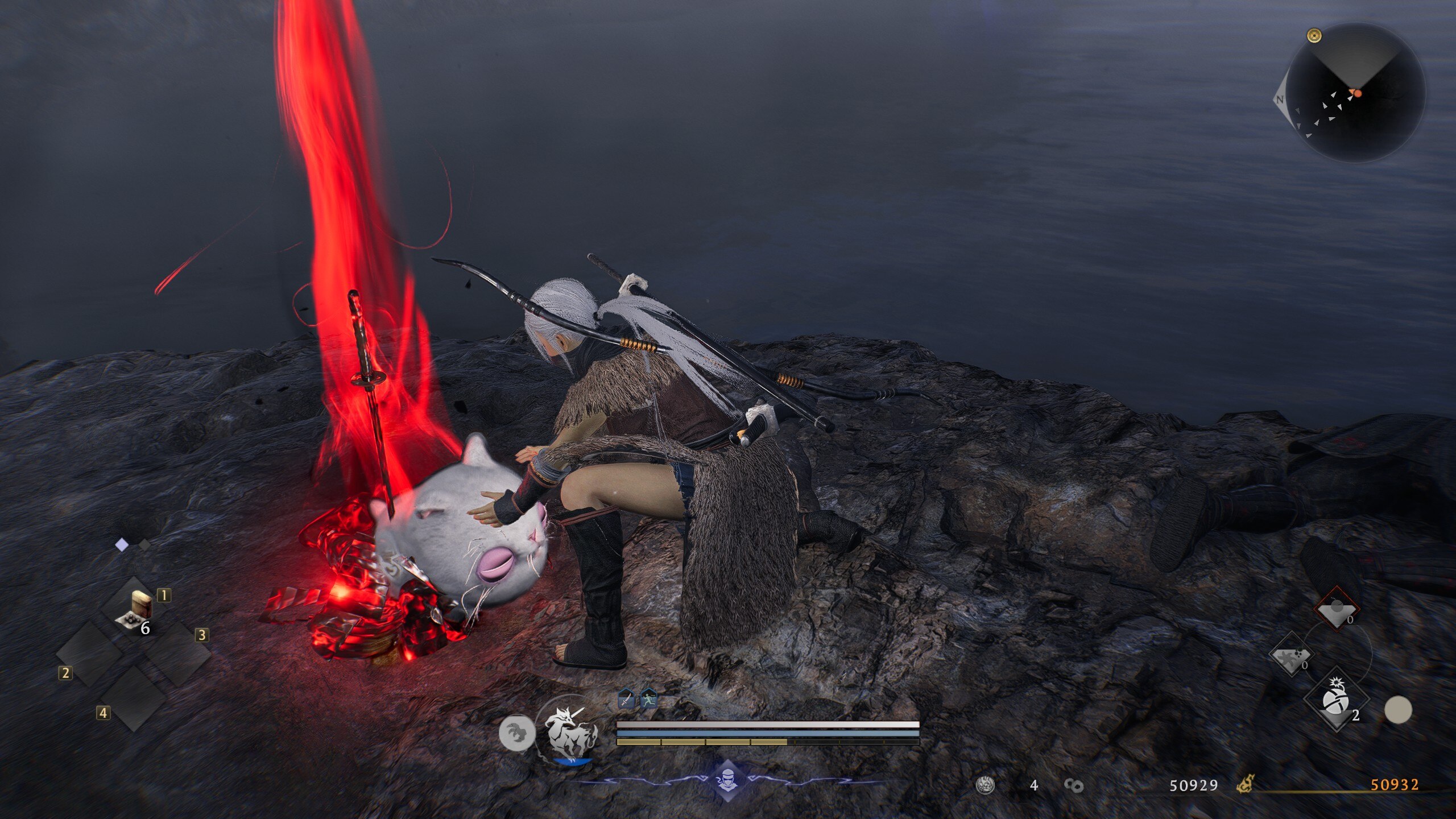
Task: Select the ninja style diamond emblem
Action: click(x=728, y=780)
